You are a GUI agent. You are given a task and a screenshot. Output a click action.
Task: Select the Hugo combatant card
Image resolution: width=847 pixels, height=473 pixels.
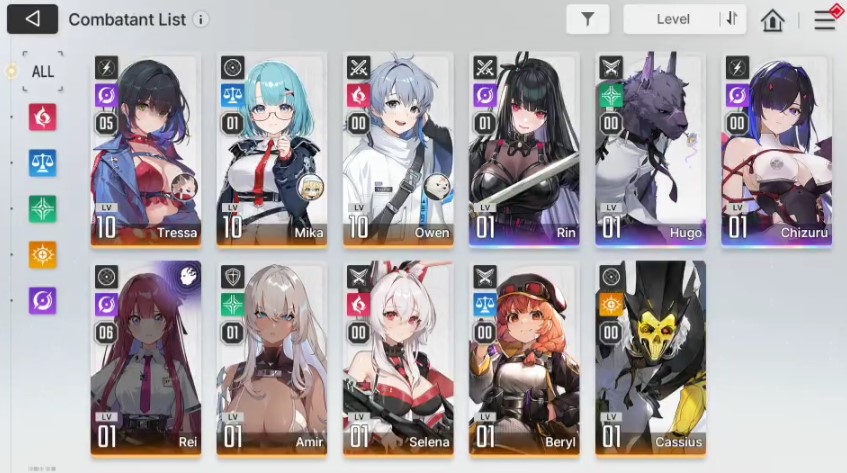click(x=650, y=150)
